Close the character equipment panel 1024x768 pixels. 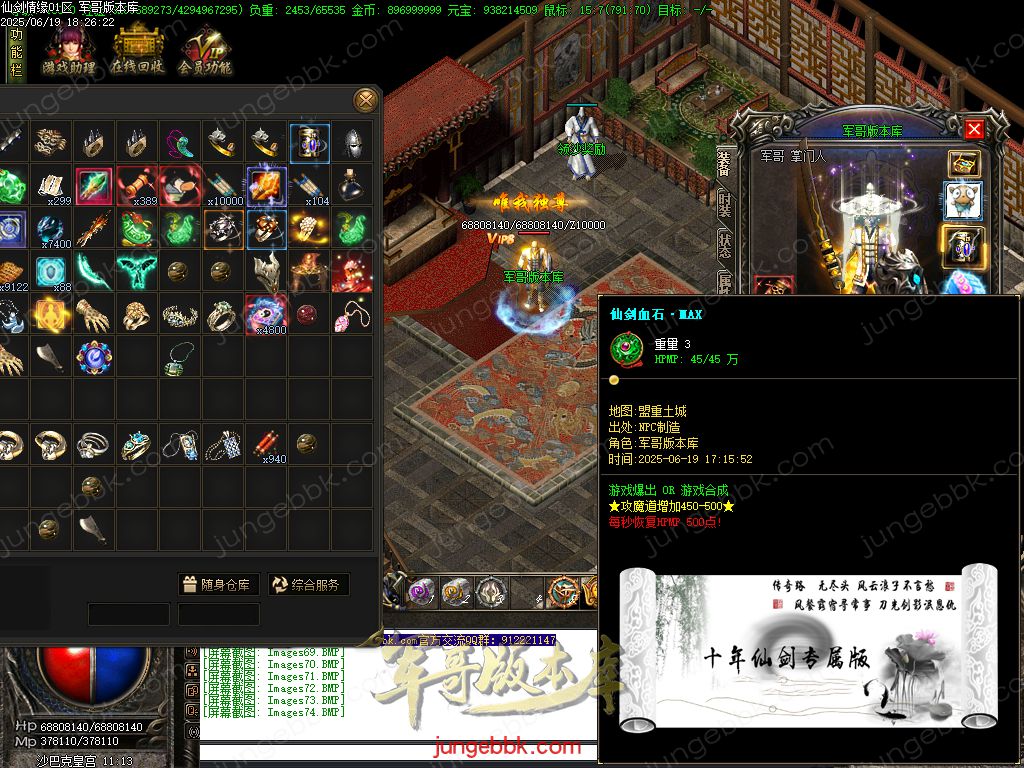(x=974, y=129)
